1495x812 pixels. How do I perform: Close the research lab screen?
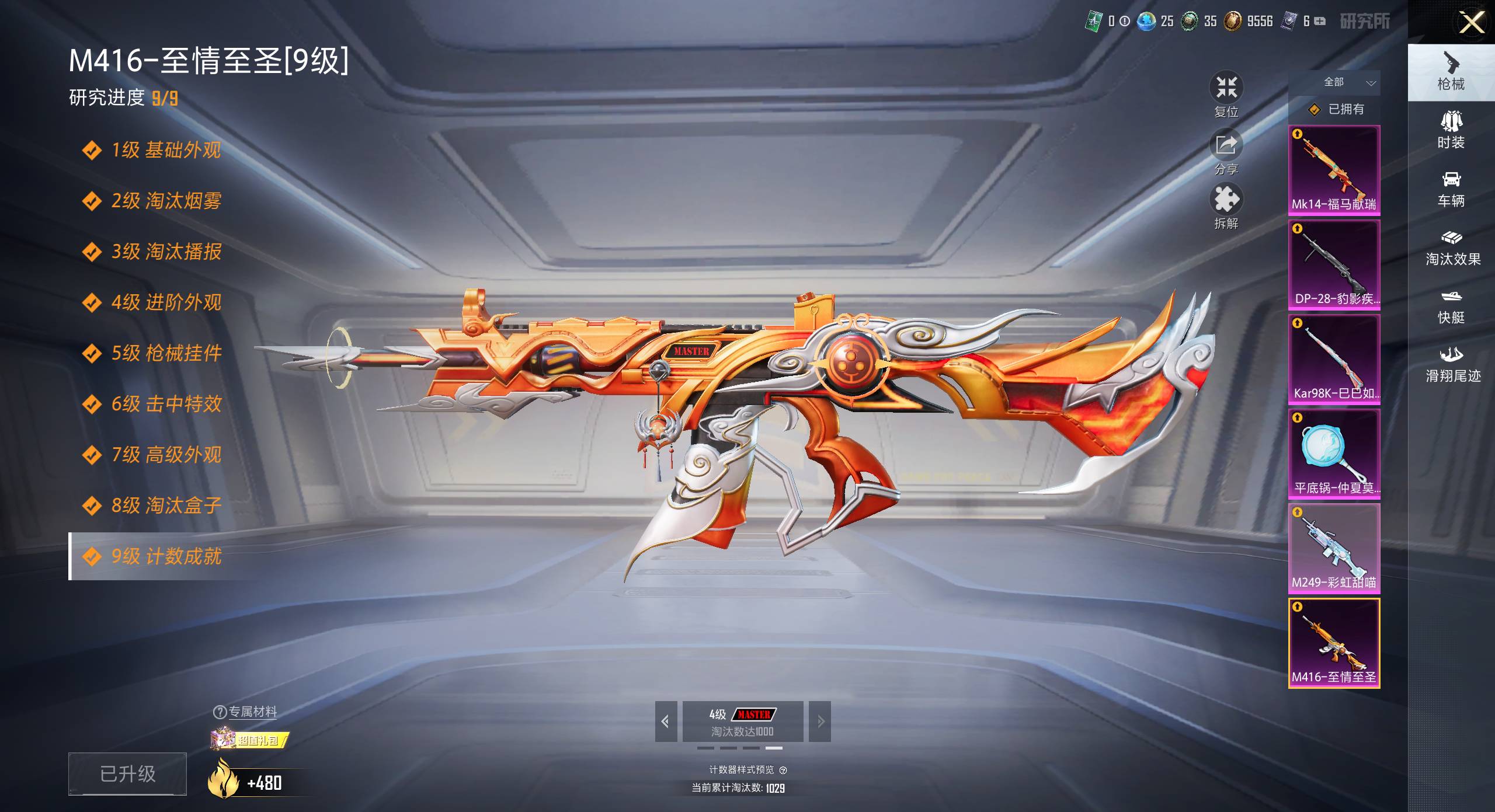tap(1471, 23)
